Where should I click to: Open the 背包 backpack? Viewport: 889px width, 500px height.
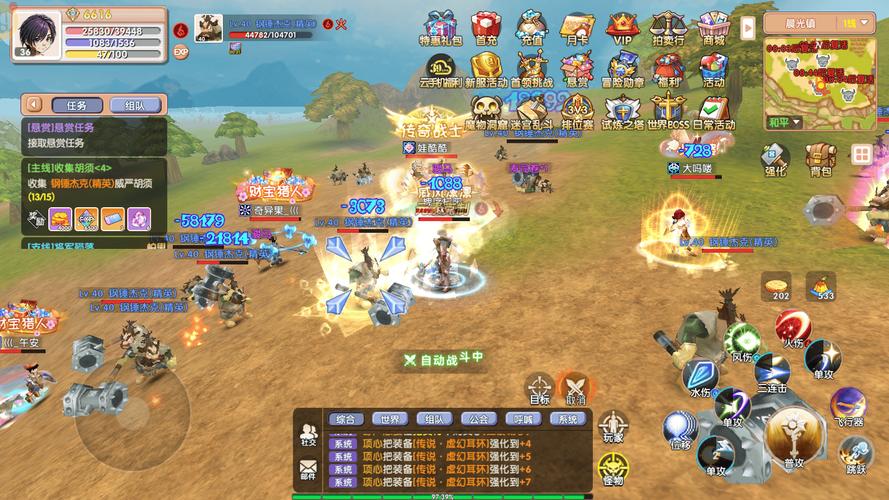pyautogui.click(x=820, y=158)
